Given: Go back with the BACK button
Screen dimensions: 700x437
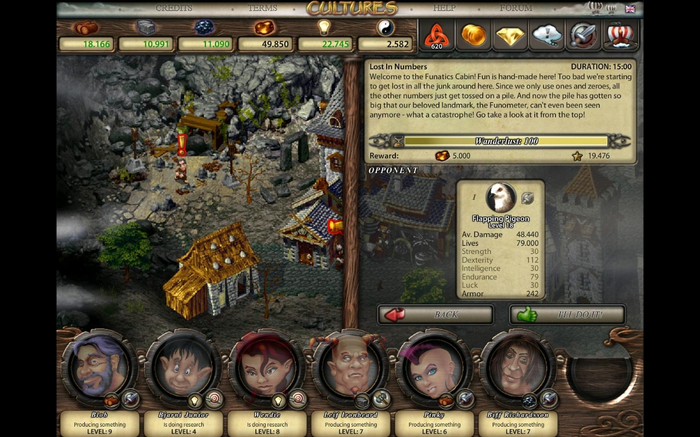Looking at the screenshot, I should pyautogui.click(x=436, y=315).
